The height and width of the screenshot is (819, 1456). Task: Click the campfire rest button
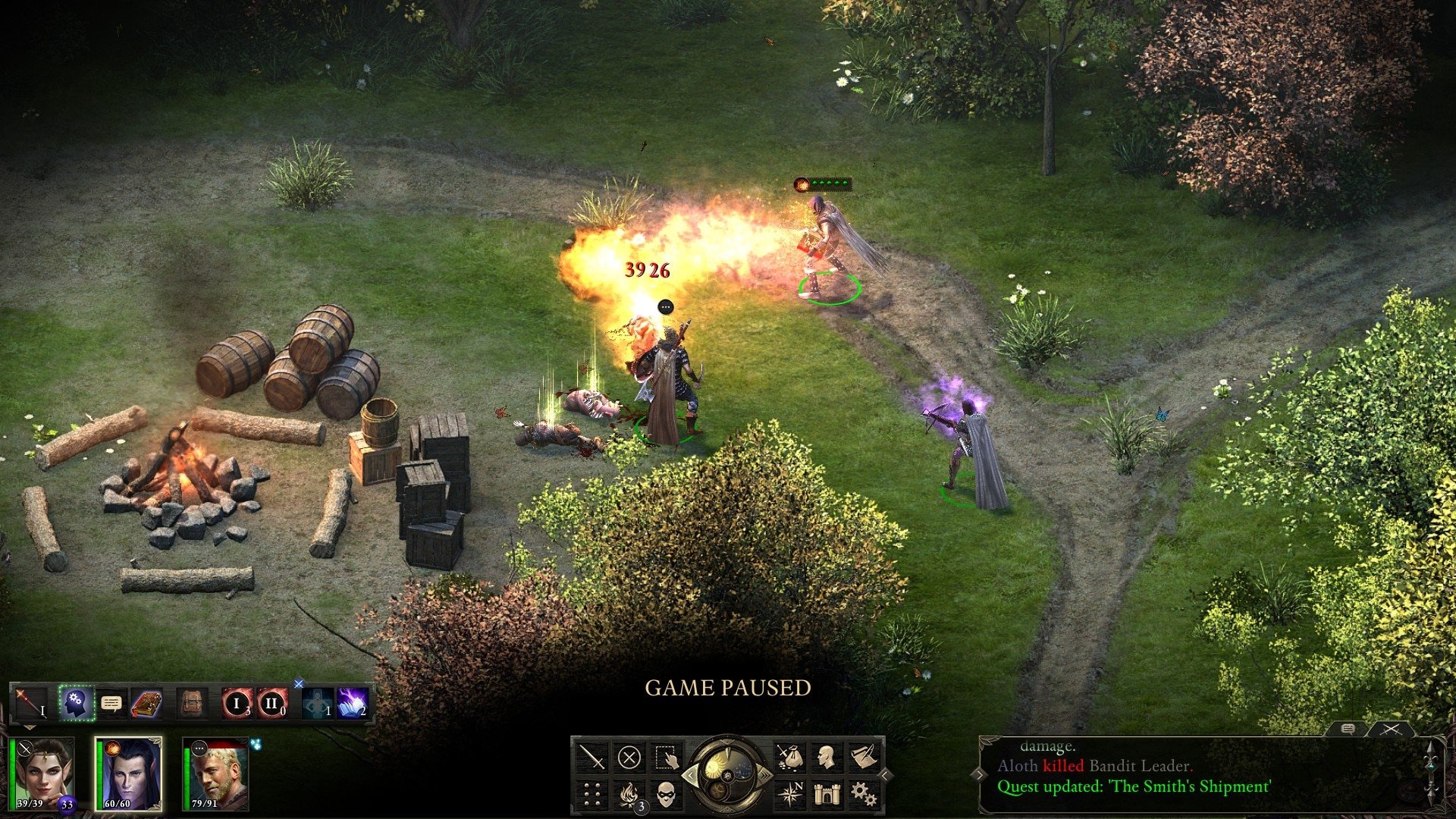point(629,793)
